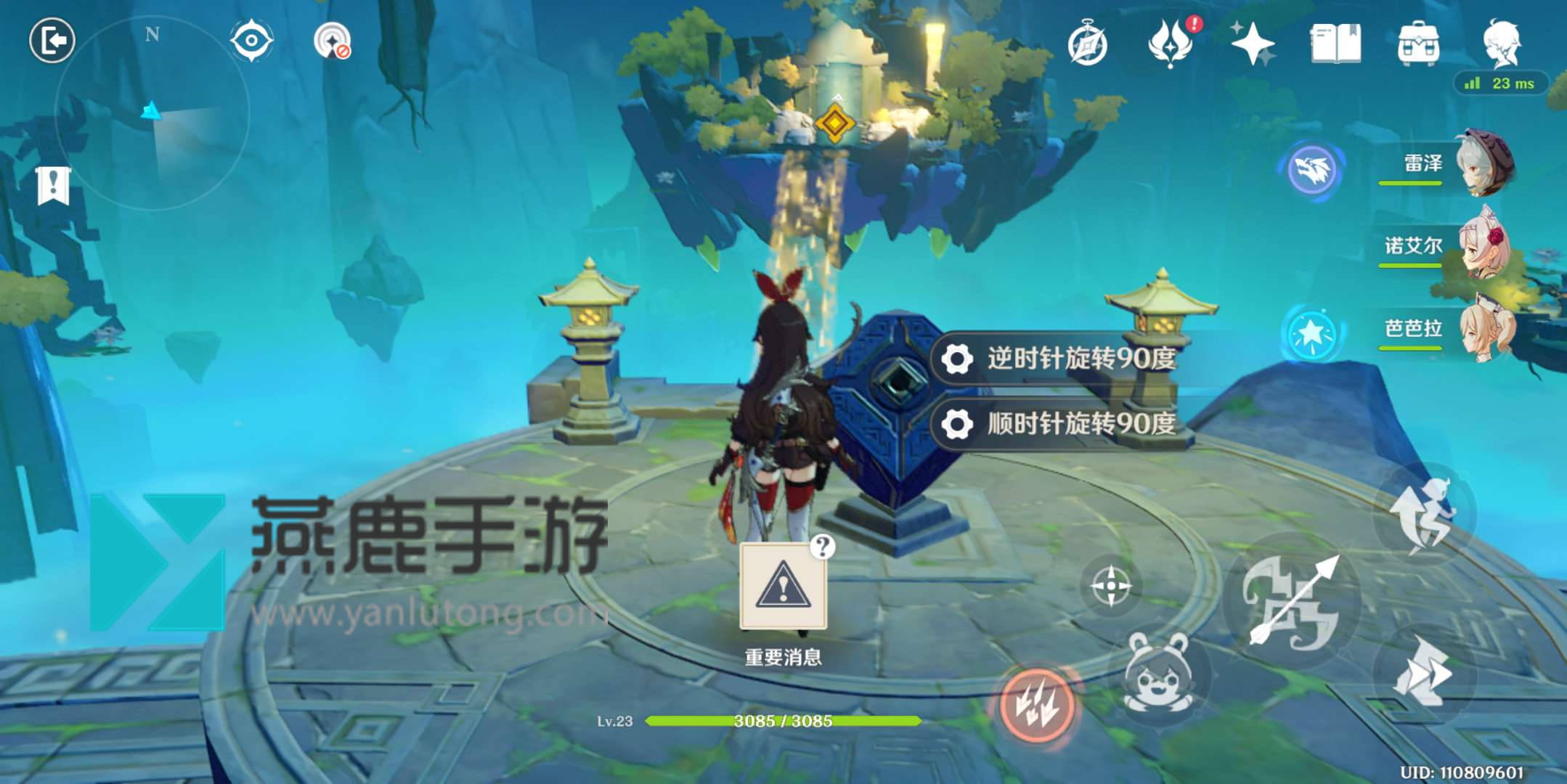Screen dimensions: 1567x784
Task: Open the Events wings icon with red alert
Action: click(x=1169, y=44)
